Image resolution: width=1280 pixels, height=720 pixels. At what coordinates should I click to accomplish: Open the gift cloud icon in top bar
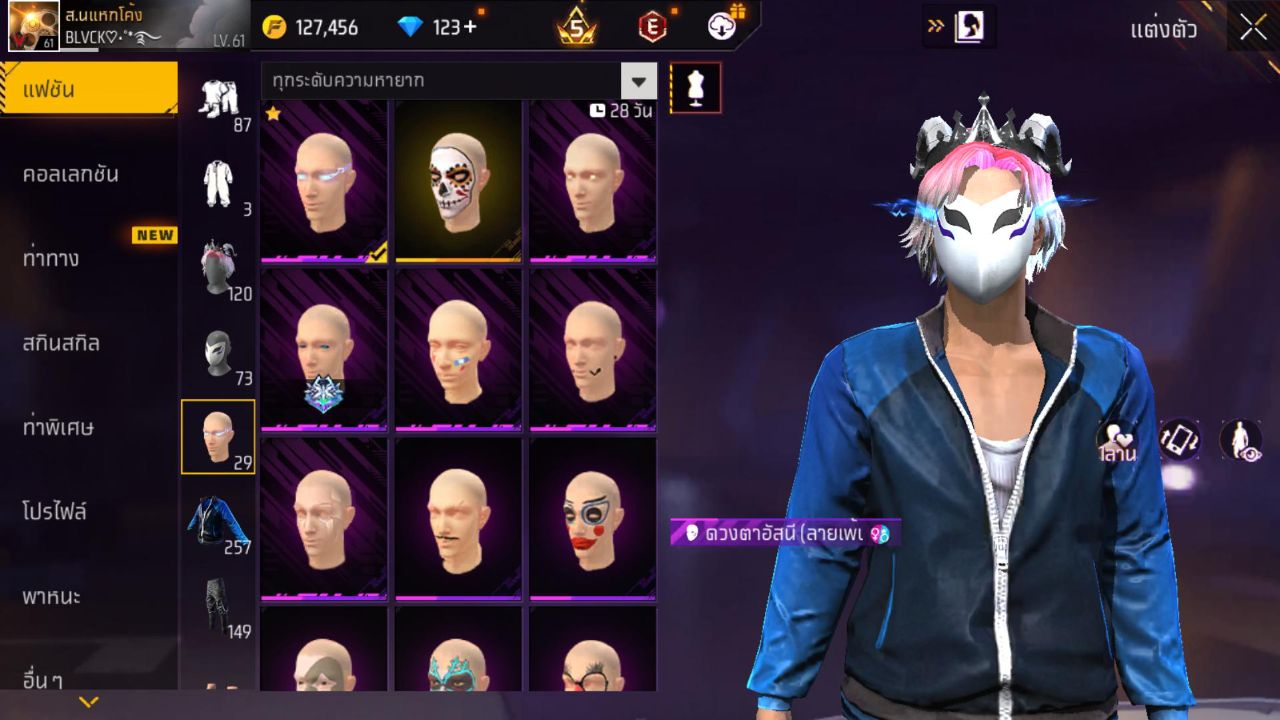click(x=722, y=27)
